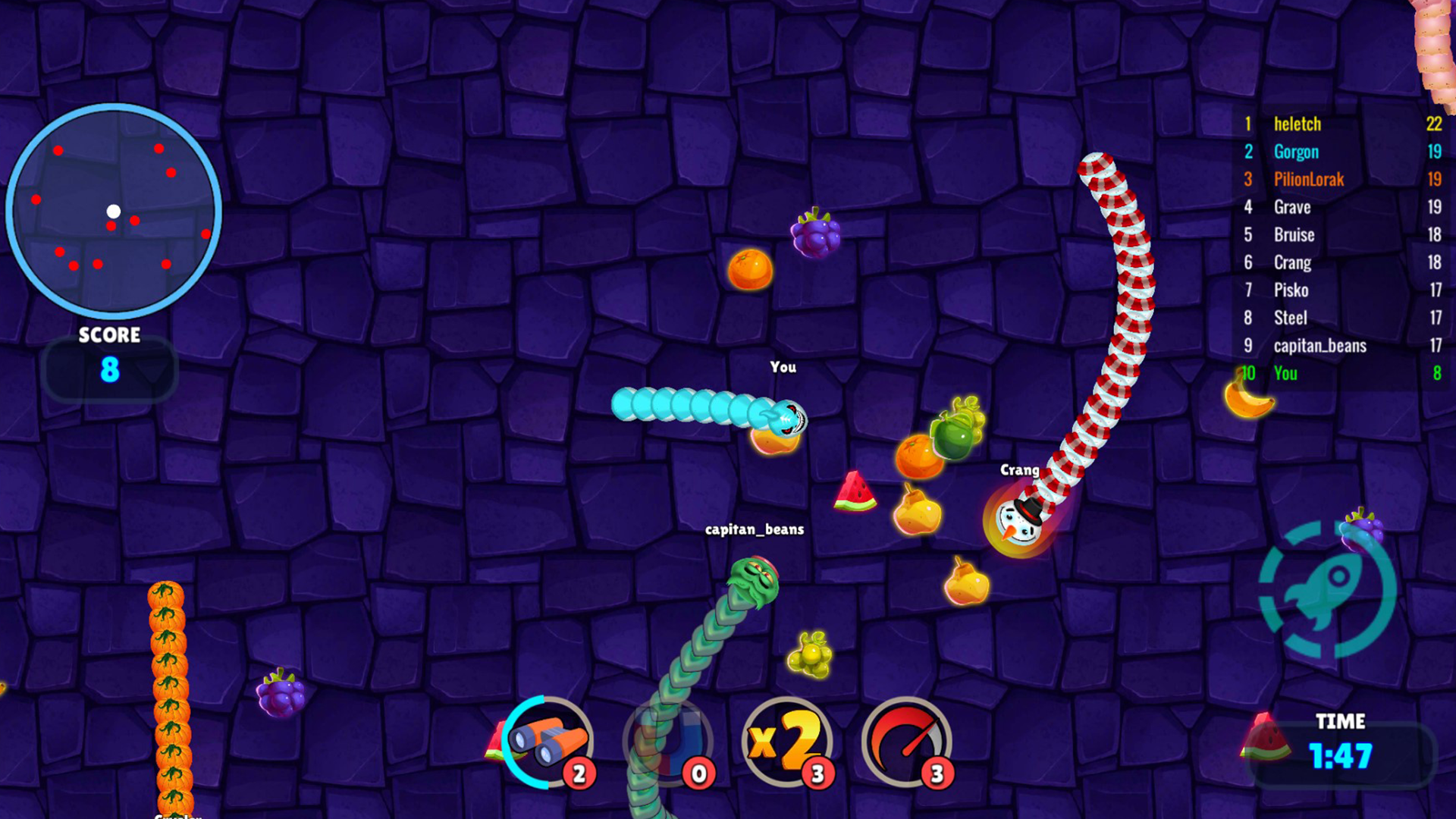This screenshot has width=1456, height=819.
Task: Activate the x2 score multiplier
Action: tap(787, 742)
